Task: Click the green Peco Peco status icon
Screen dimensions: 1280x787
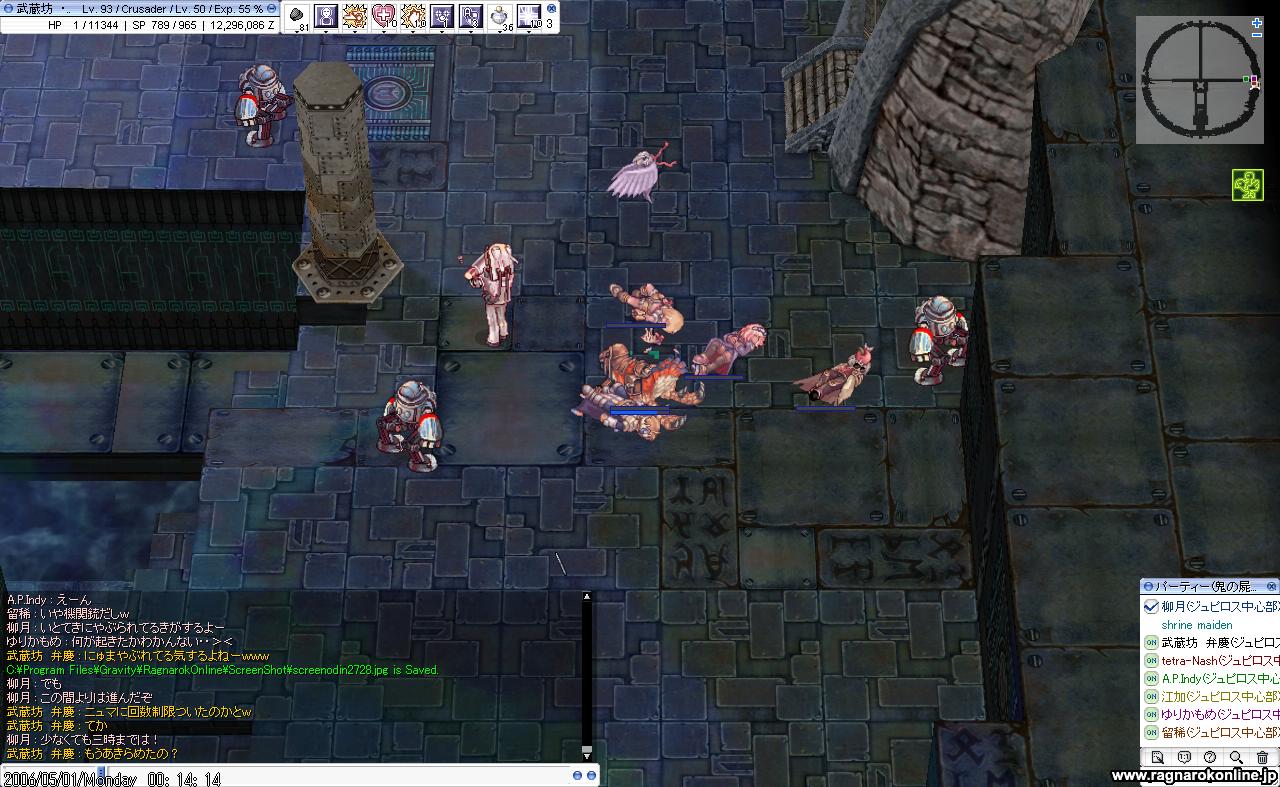Action: (x=1246, y=185)
